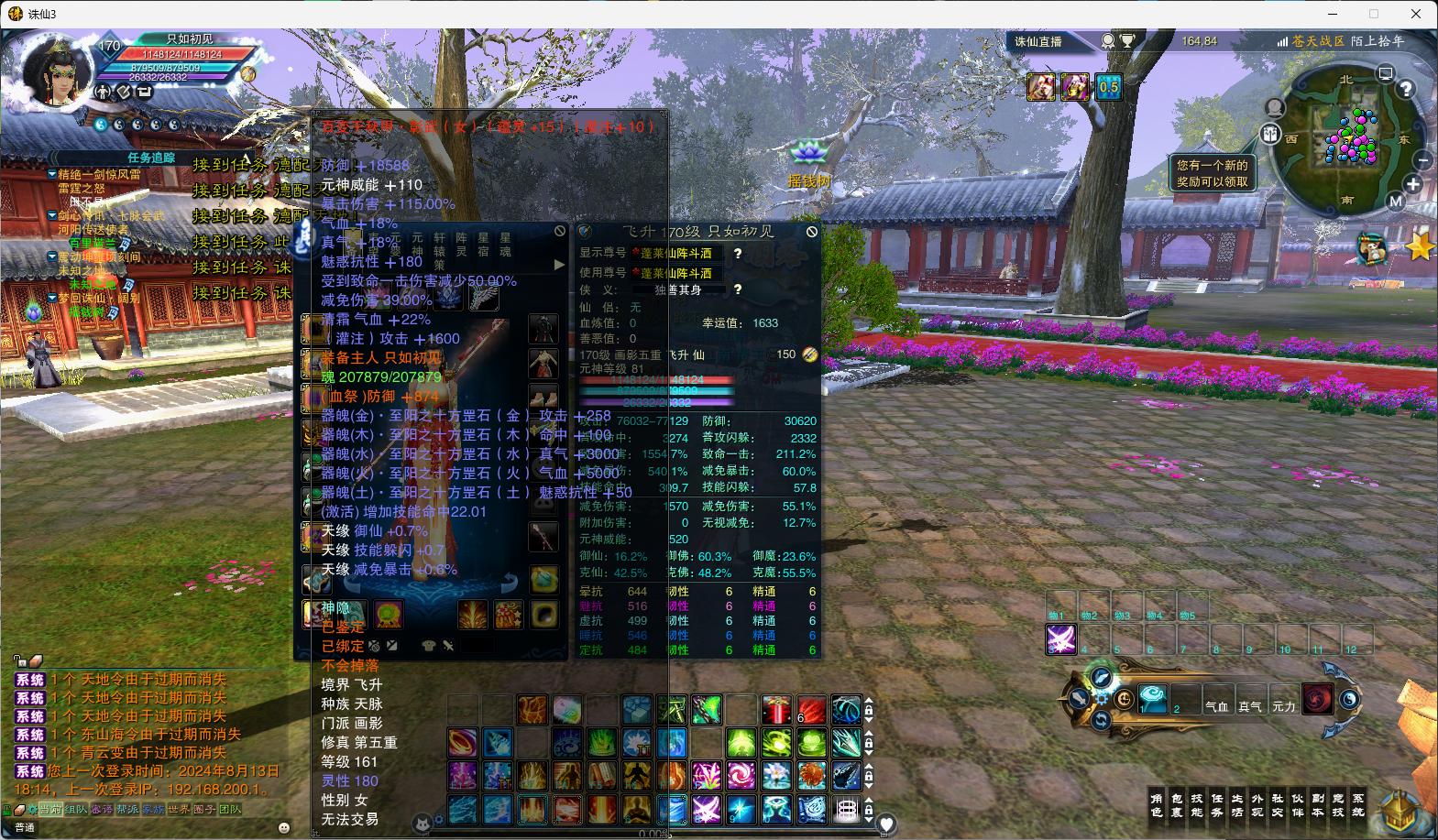1438x840 pixels.
Task: Switch chat to the 世界 channel tab
Action: click(x=179, y=810)
